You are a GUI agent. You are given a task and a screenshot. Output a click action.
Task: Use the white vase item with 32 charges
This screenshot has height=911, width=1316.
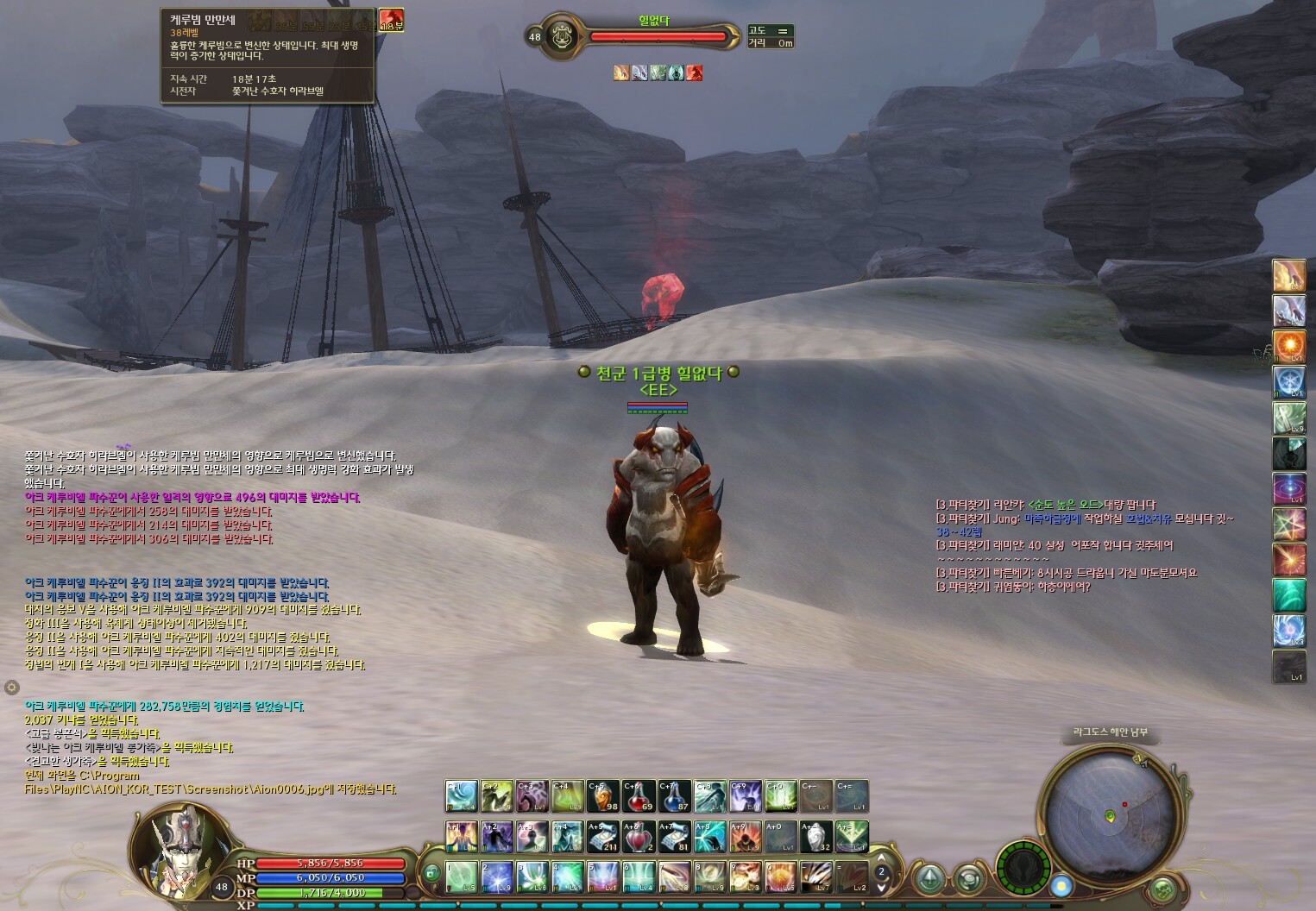click(816, 836)
